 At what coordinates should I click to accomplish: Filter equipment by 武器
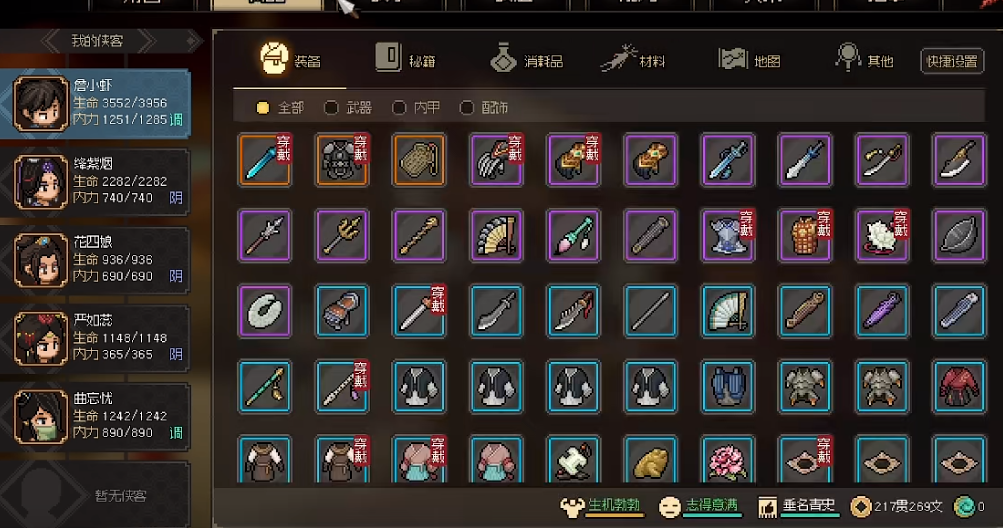347,107
